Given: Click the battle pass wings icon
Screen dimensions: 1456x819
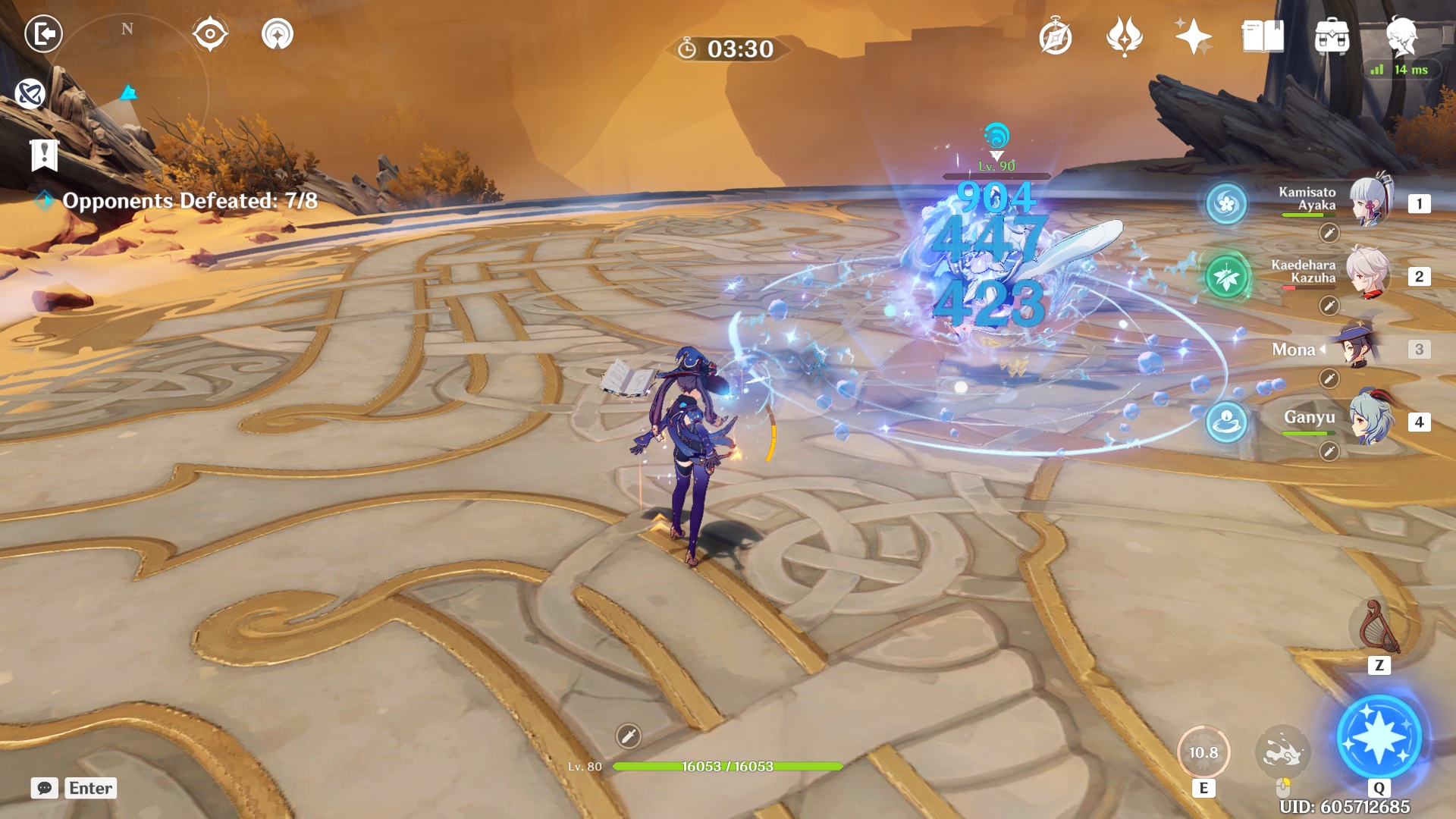Looking at the screenshot, I should point(1126,36).
